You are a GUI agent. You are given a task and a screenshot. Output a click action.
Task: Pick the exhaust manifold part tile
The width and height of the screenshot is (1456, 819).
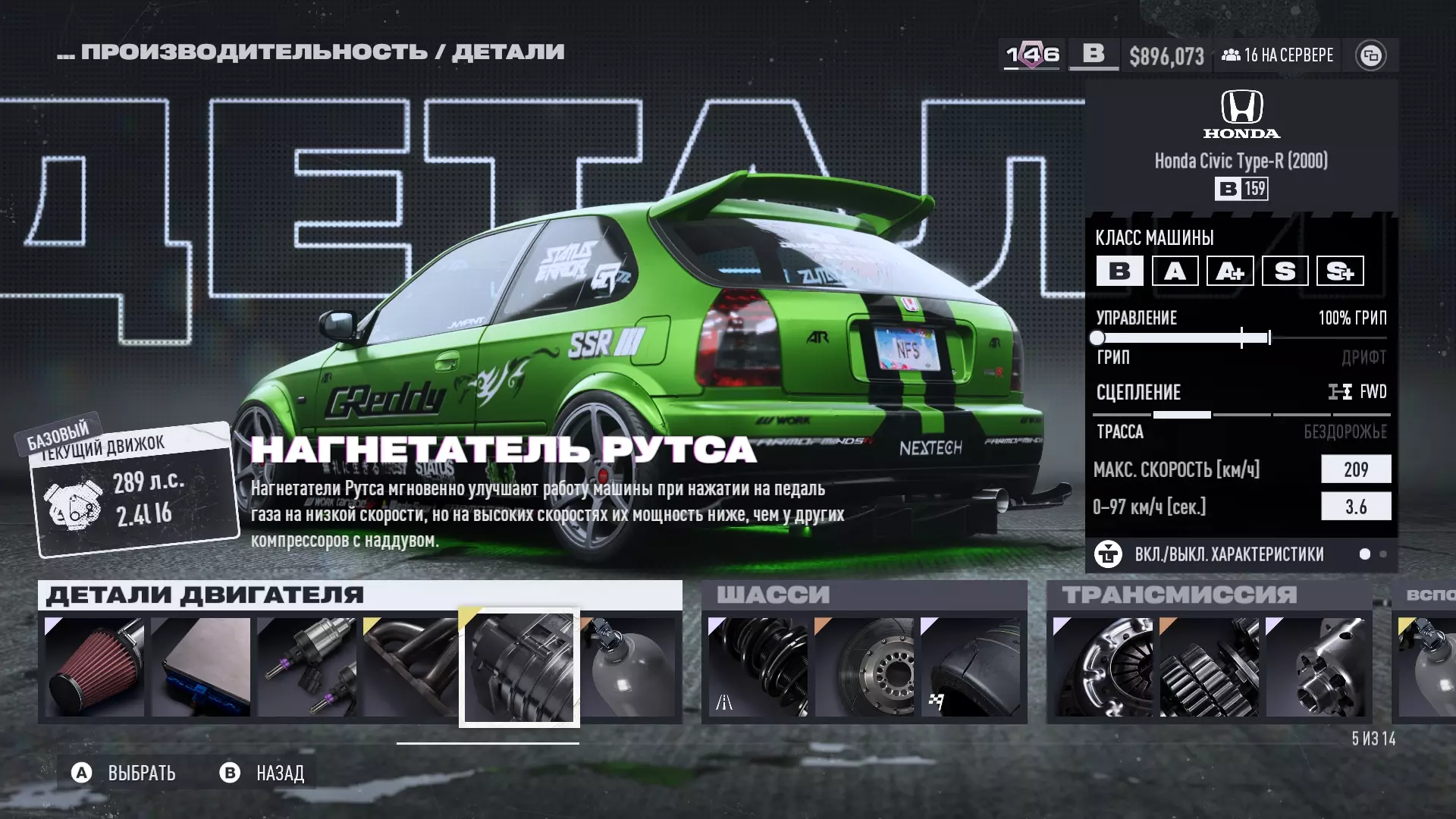pyautogui.click(x=411, y=667)
